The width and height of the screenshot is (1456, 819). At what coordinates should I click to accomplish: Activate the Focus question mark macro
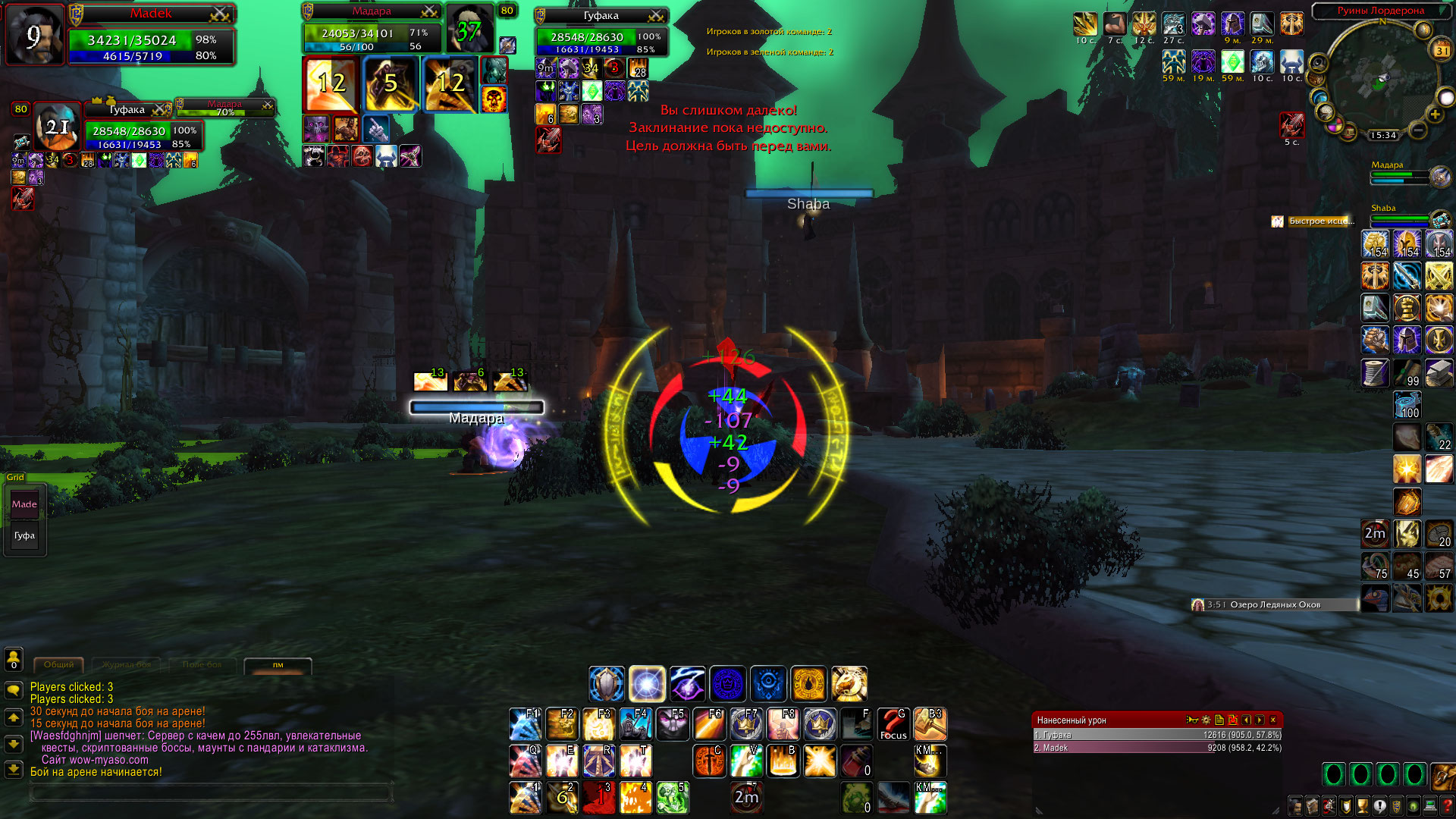click(893, 724)
